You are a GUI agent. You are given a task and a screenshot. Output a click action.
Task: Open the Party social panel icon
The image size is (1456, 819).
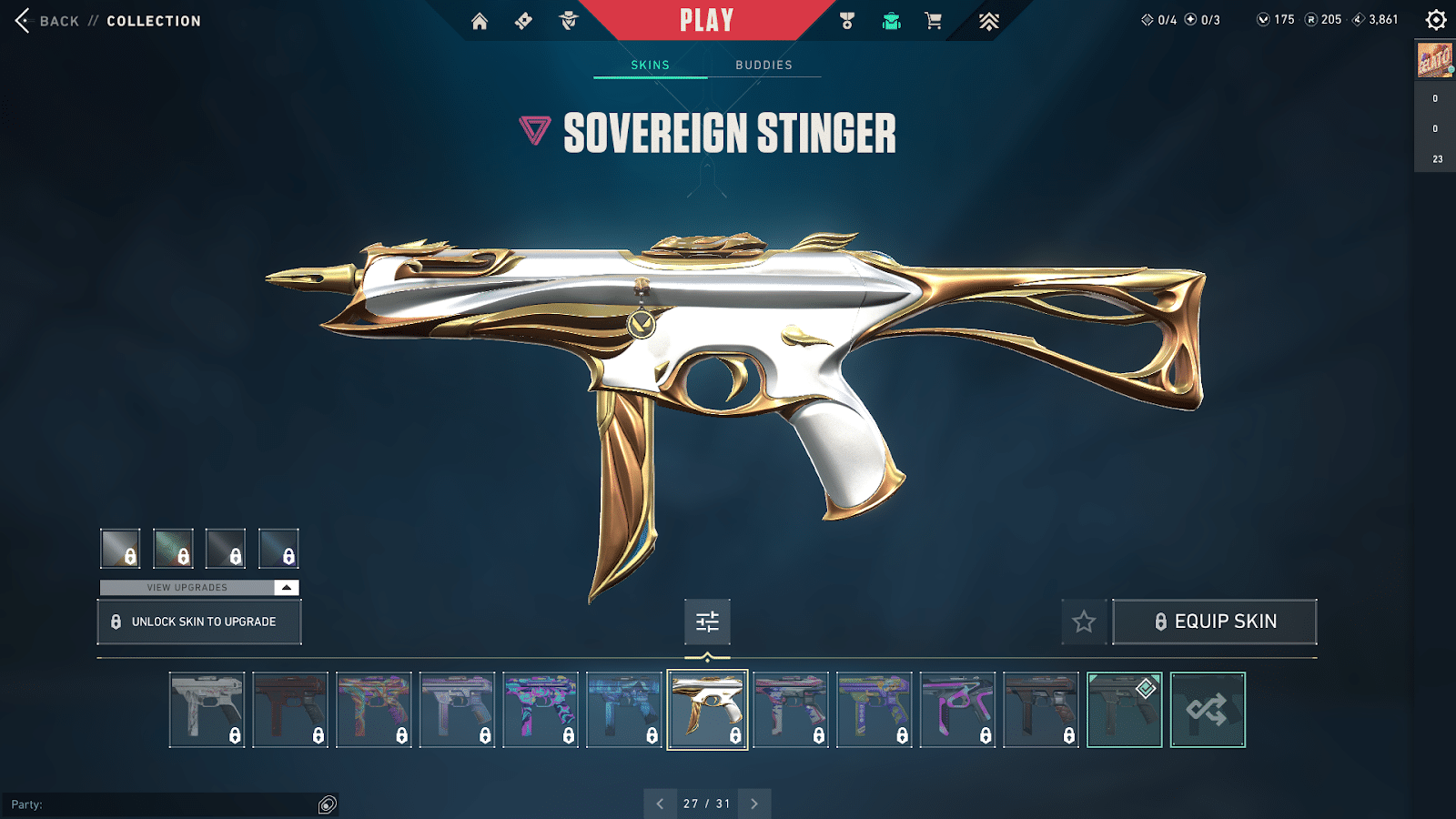click(325, 804)
